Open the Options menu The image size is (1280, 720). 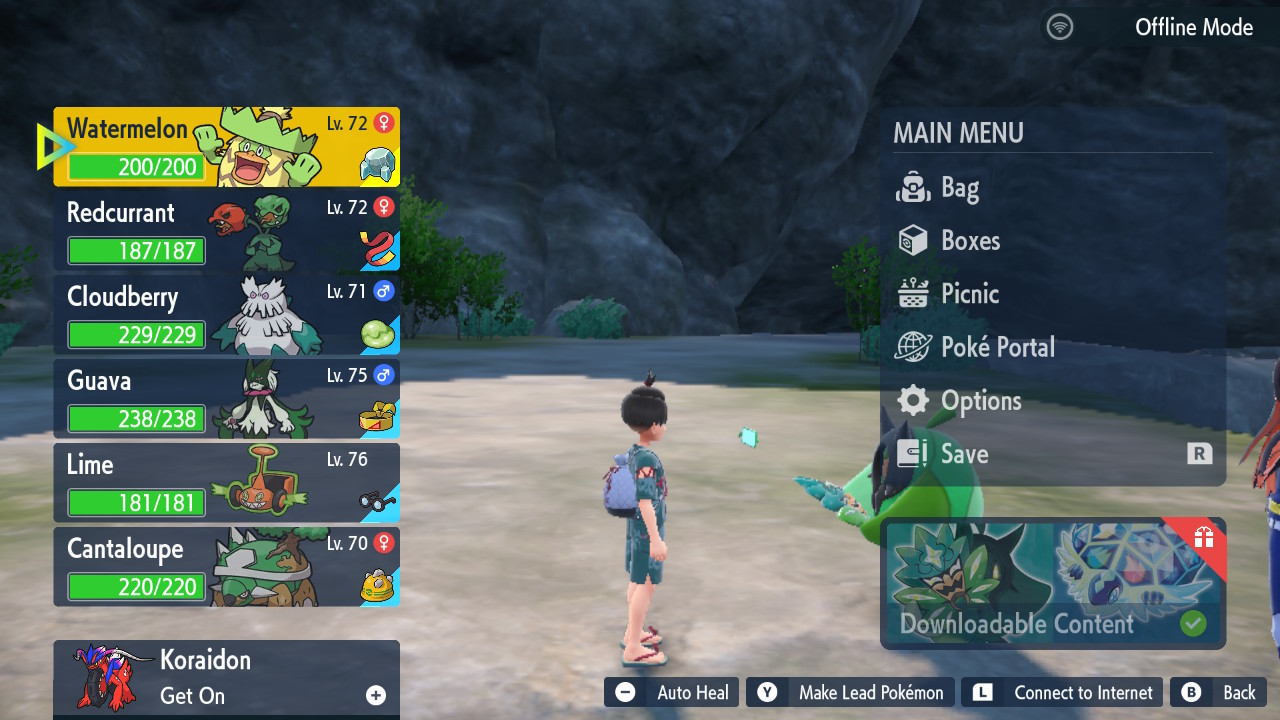pos(980,401)
